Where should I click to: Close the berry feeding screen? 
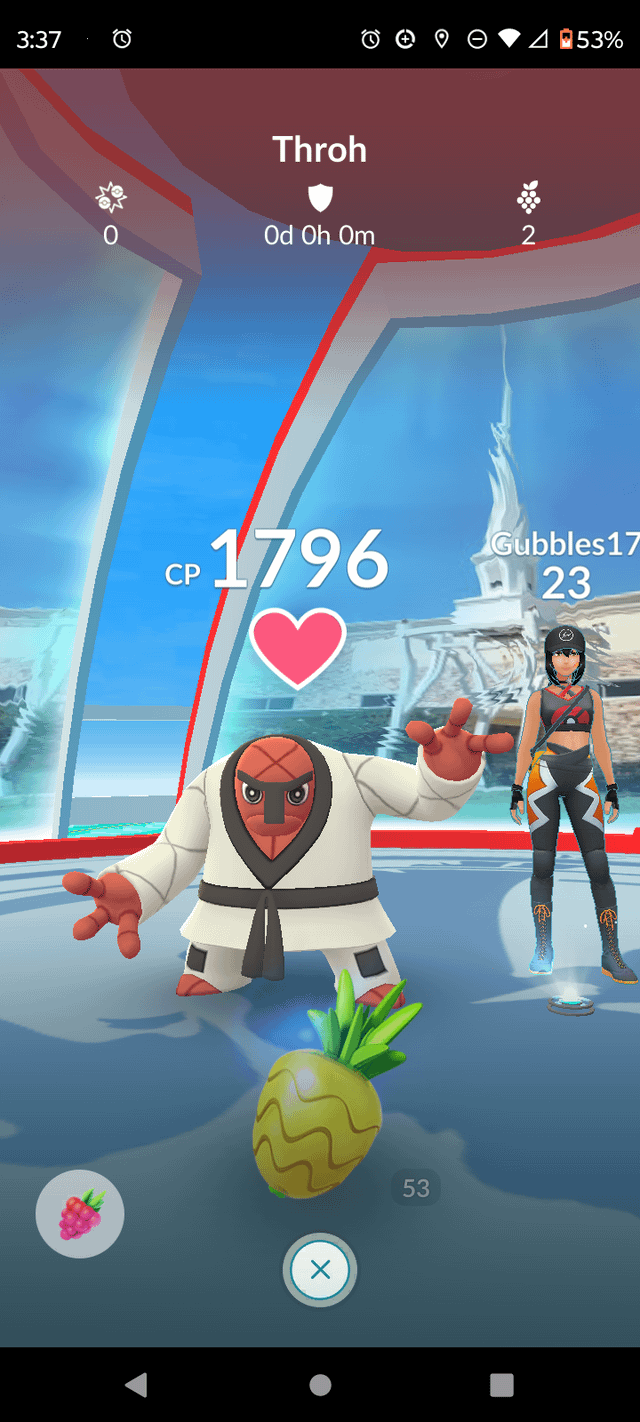point(320,1270)
